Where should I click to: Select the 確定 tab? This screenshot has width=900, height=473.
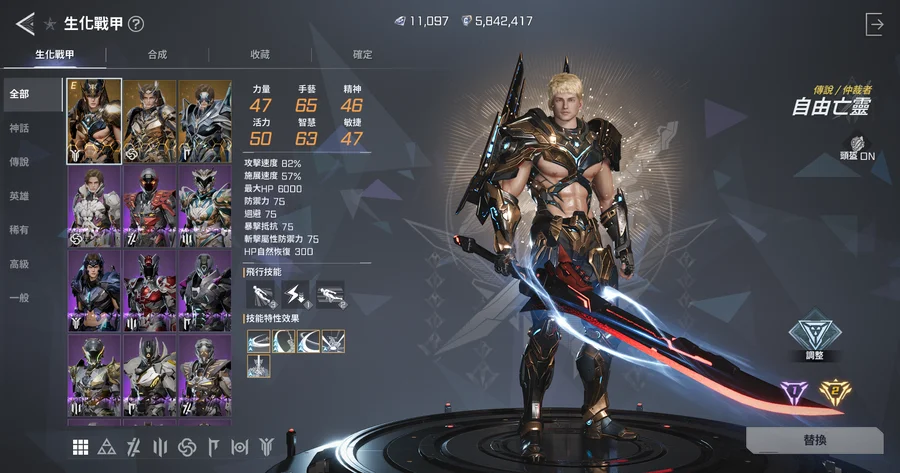pyautogui.click(x=363, y=55)
